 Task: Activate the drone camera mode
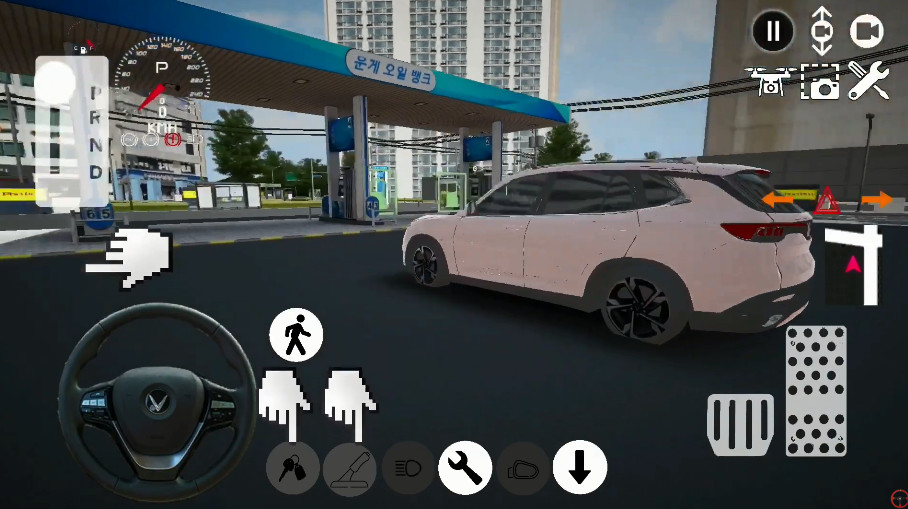click(x=771, y=81)
